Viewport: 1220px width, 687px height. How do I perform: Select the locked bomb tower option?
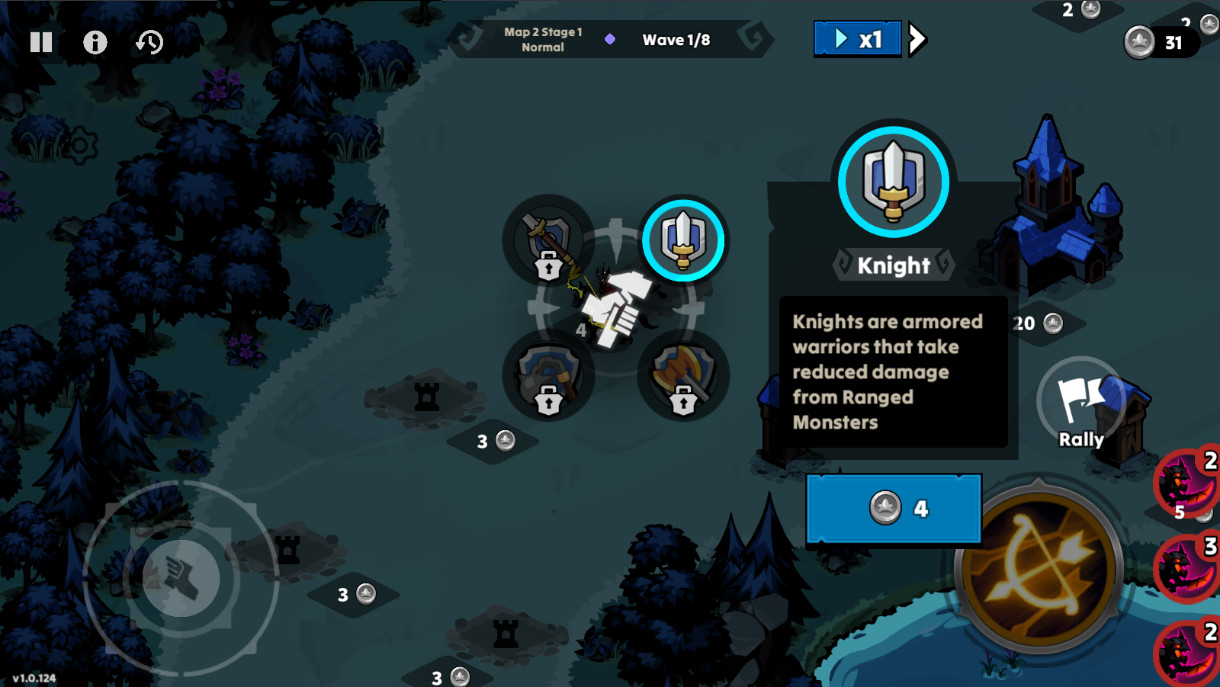(x=548, y=376)
